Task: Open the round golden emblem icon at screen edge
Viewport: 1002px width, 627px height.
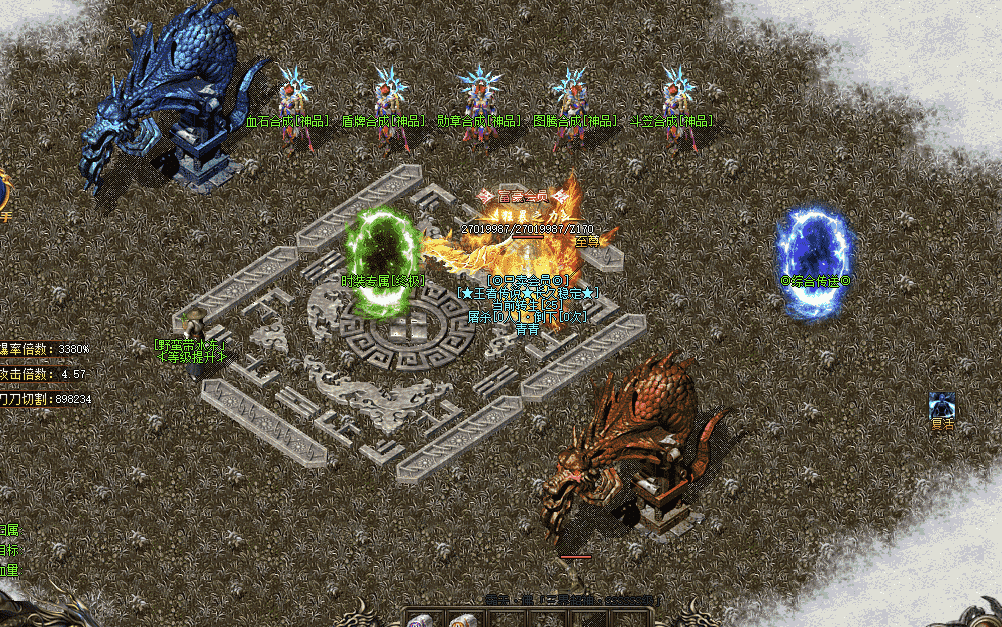Action: pos(4,189)
